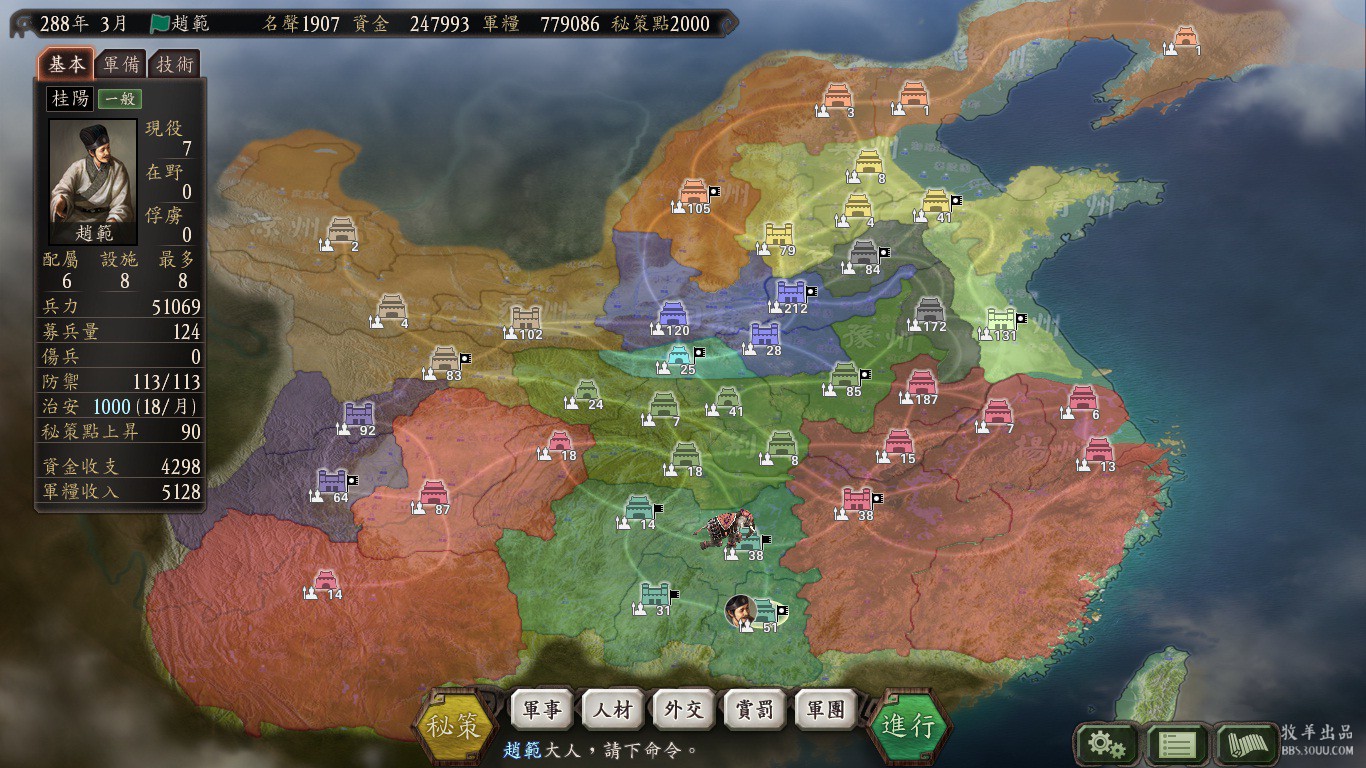Choose the orange city marked 105
Image resolution: width=1366 pixels, height=768 pixels.
click(694, 192)
